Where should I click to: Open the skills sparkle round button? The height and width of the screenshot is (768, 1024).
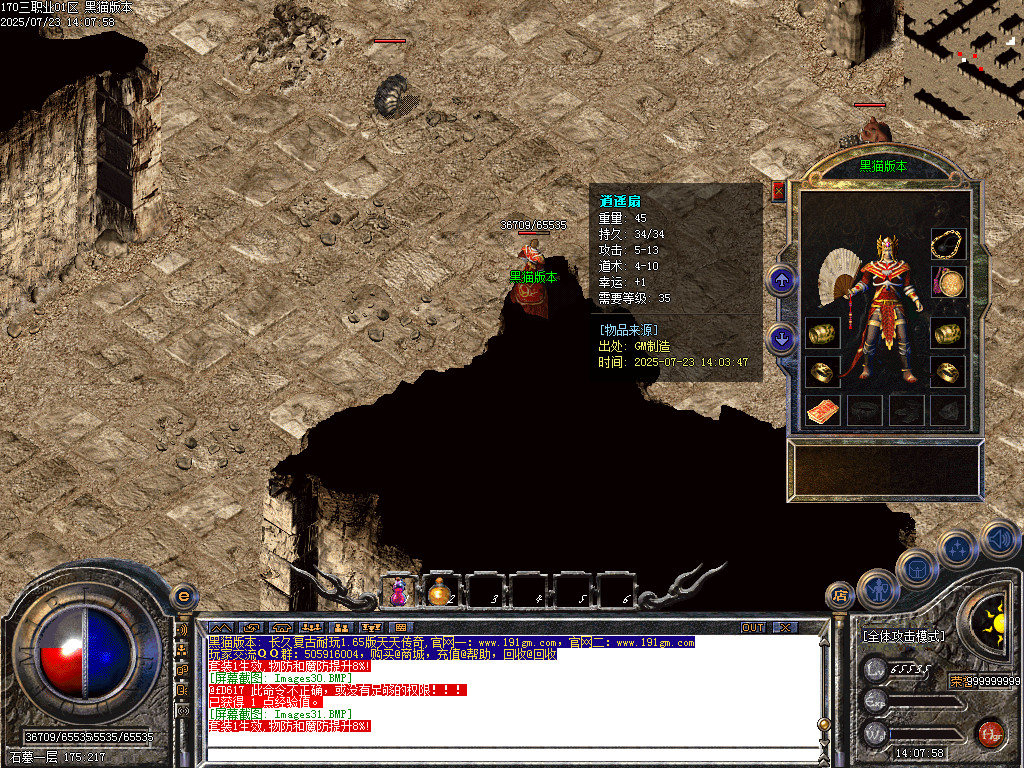[x=956, y=548]
